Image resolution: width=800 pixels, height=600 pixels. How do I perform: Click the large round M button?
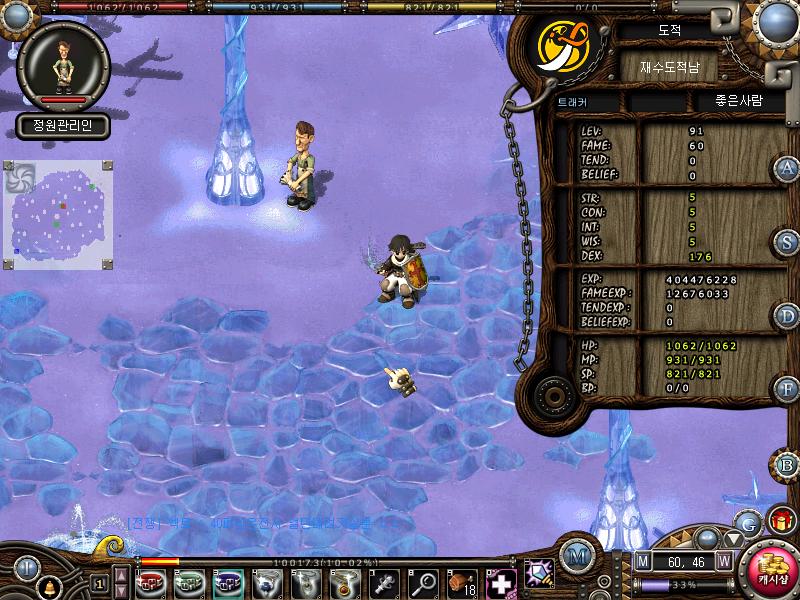tap(575, 556)
